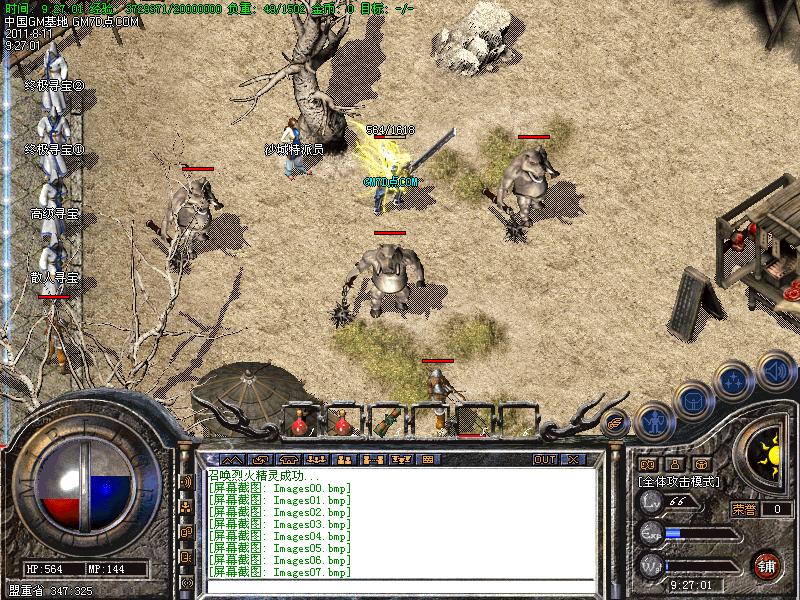Click the small calculator-like toolbar icon
This screenshot has height=600, width=800.
click(x=428, y=460)
